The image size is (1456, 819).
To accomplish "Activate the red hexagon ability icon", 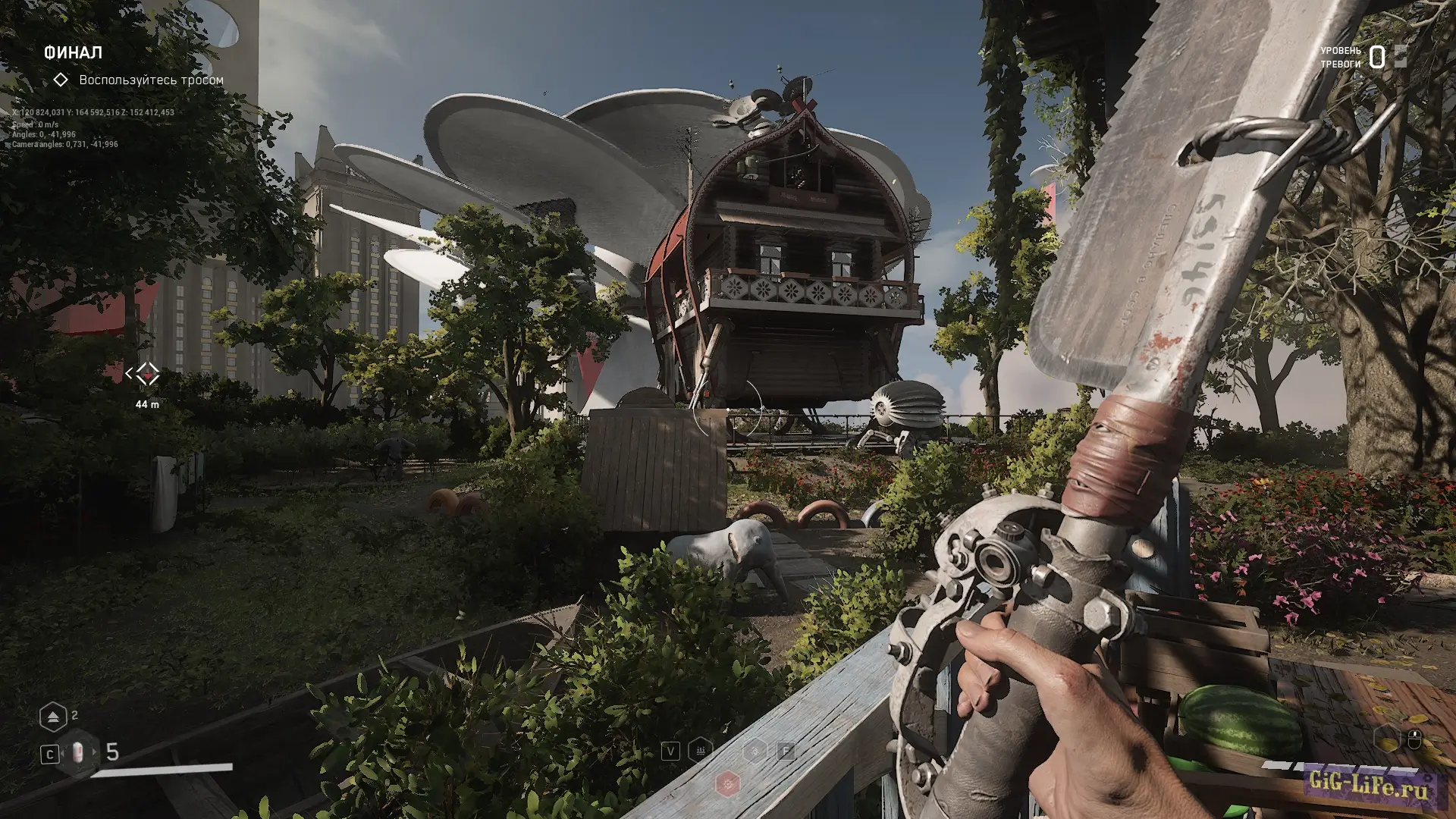I will 728,783.
